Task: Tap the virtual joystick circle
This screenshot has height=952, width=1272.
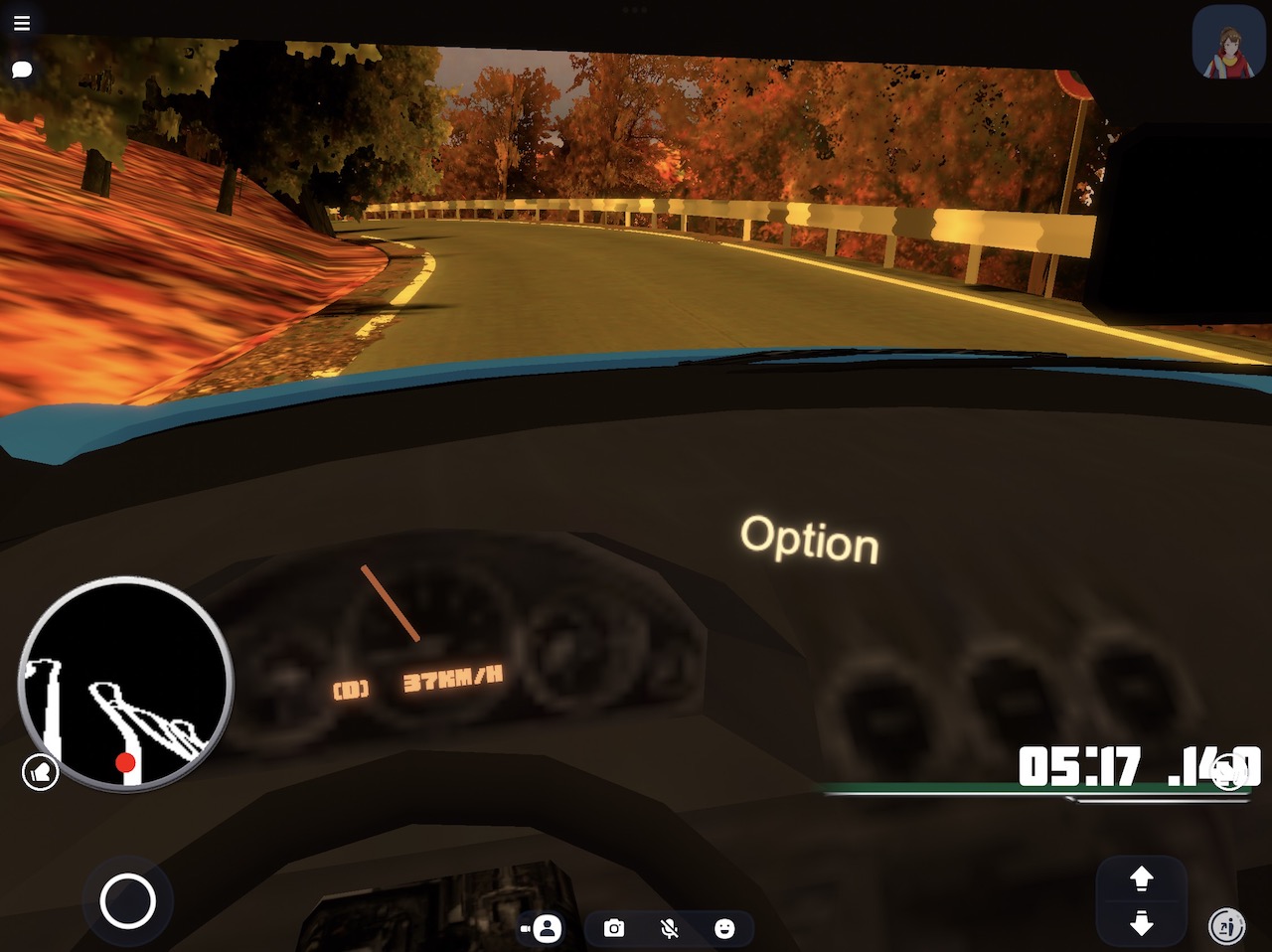Action: (128, 901)
